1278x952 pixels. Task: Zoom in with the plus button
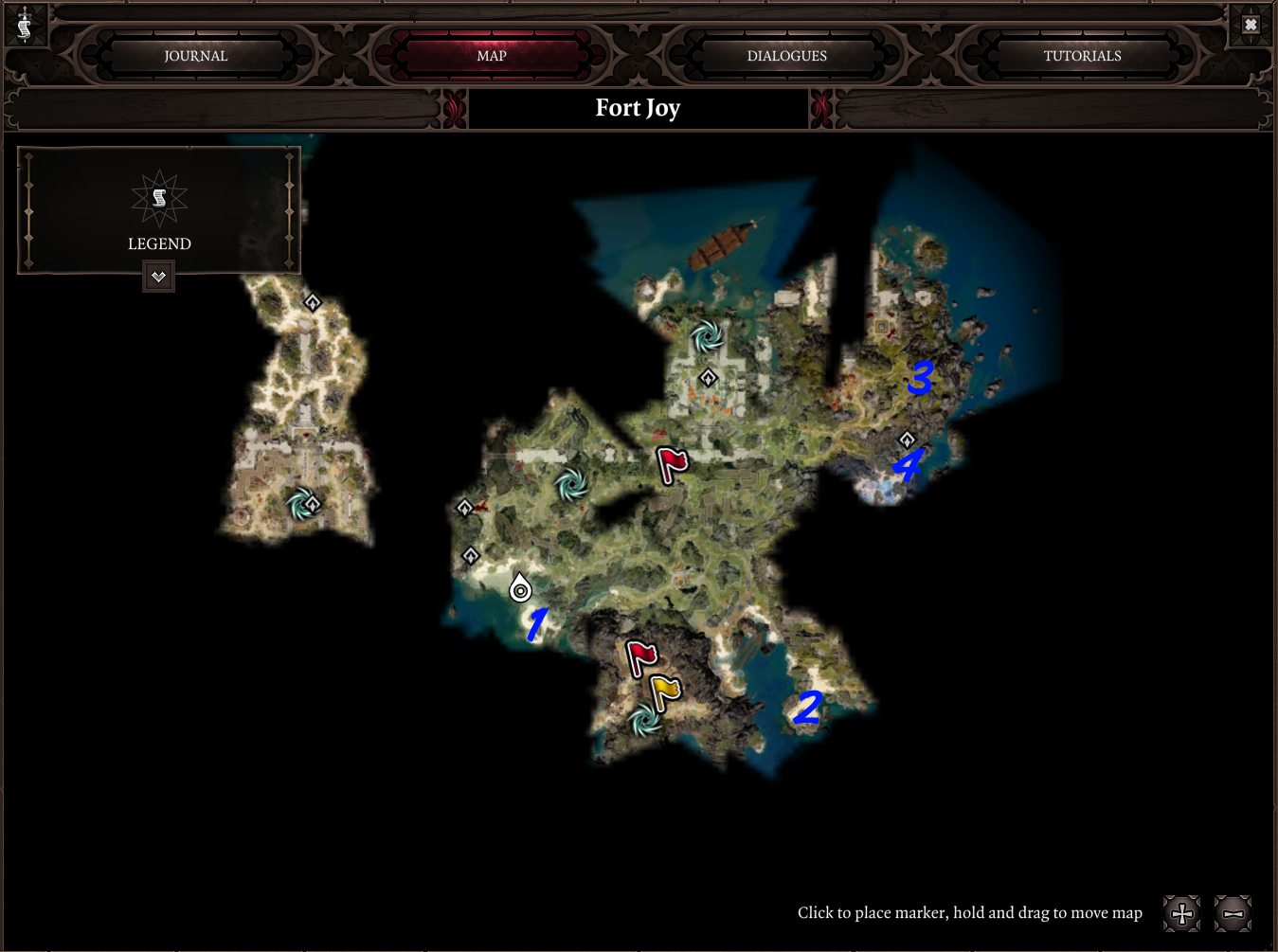click(1181, 914)
